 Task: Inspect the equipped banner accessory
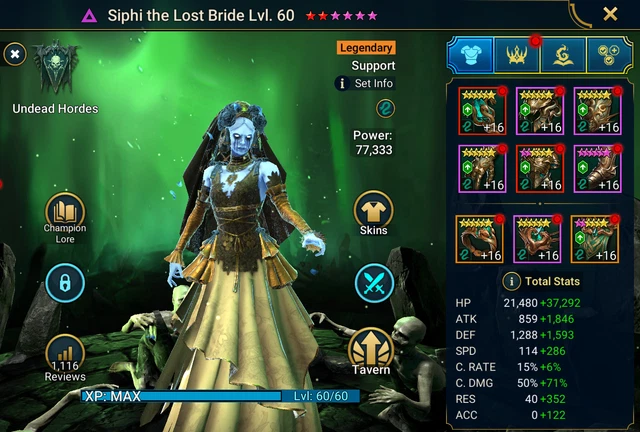point(595,240)
